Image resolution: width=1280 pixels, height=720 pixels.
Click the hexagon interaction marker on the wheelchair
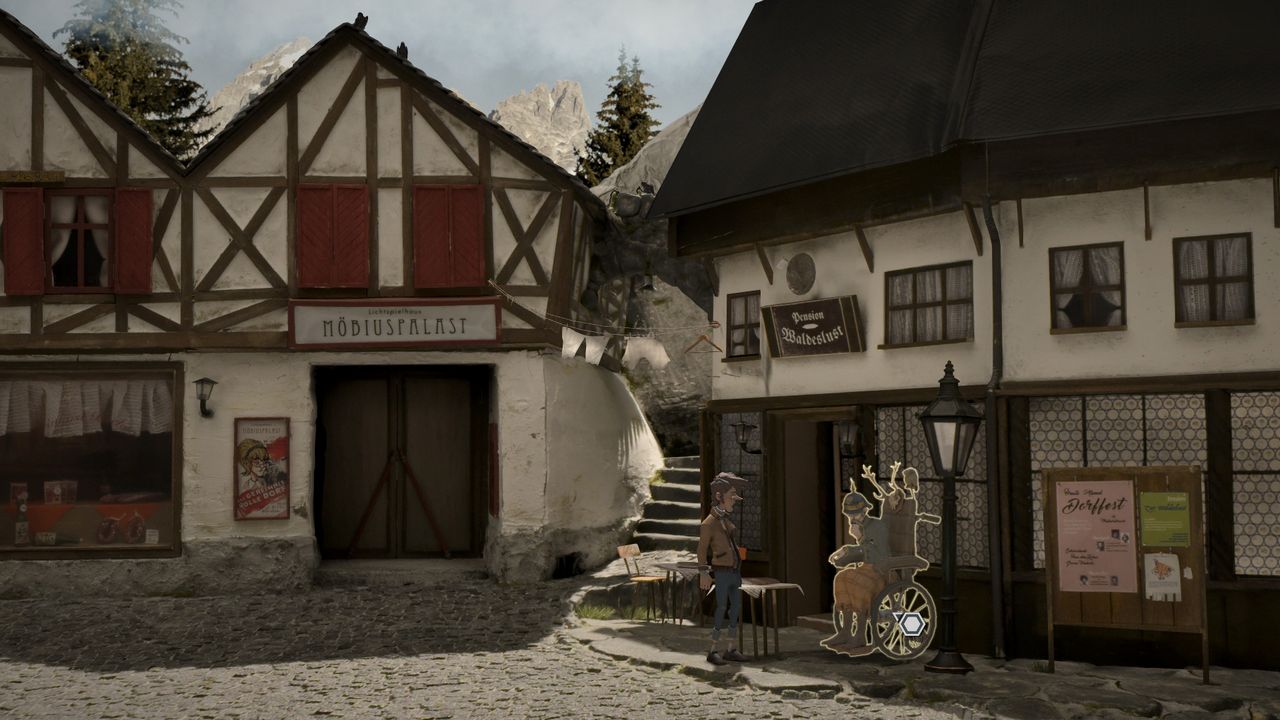(910, 623)
